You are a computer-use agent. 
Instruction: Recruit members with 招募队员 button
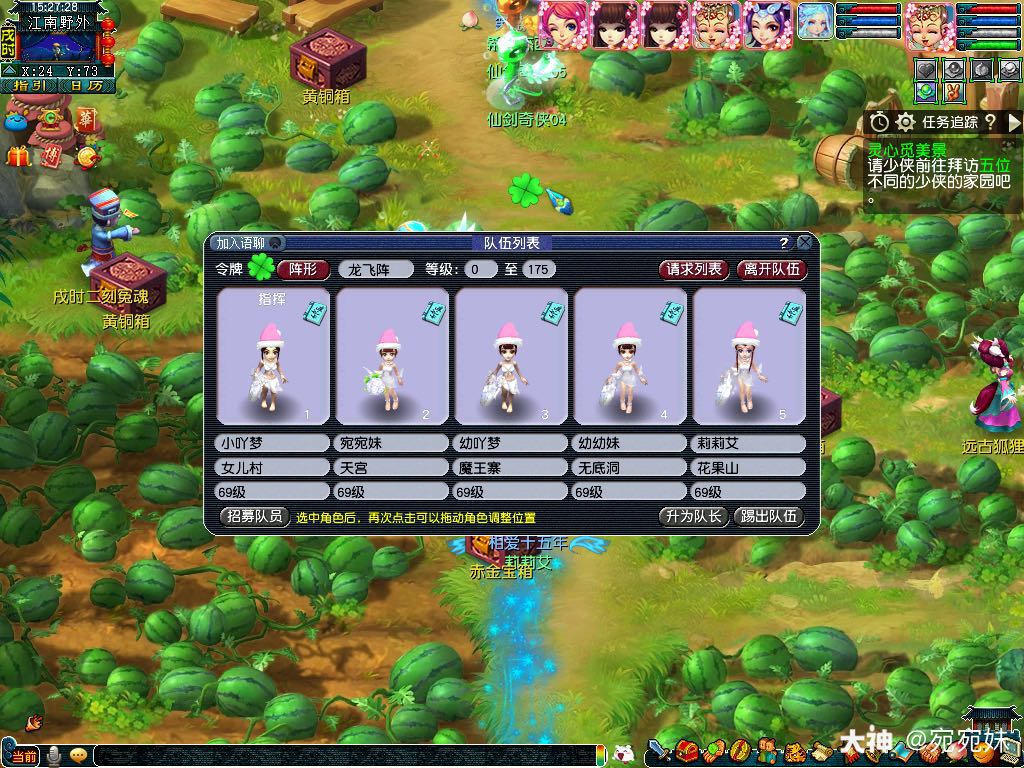[253, 516]
